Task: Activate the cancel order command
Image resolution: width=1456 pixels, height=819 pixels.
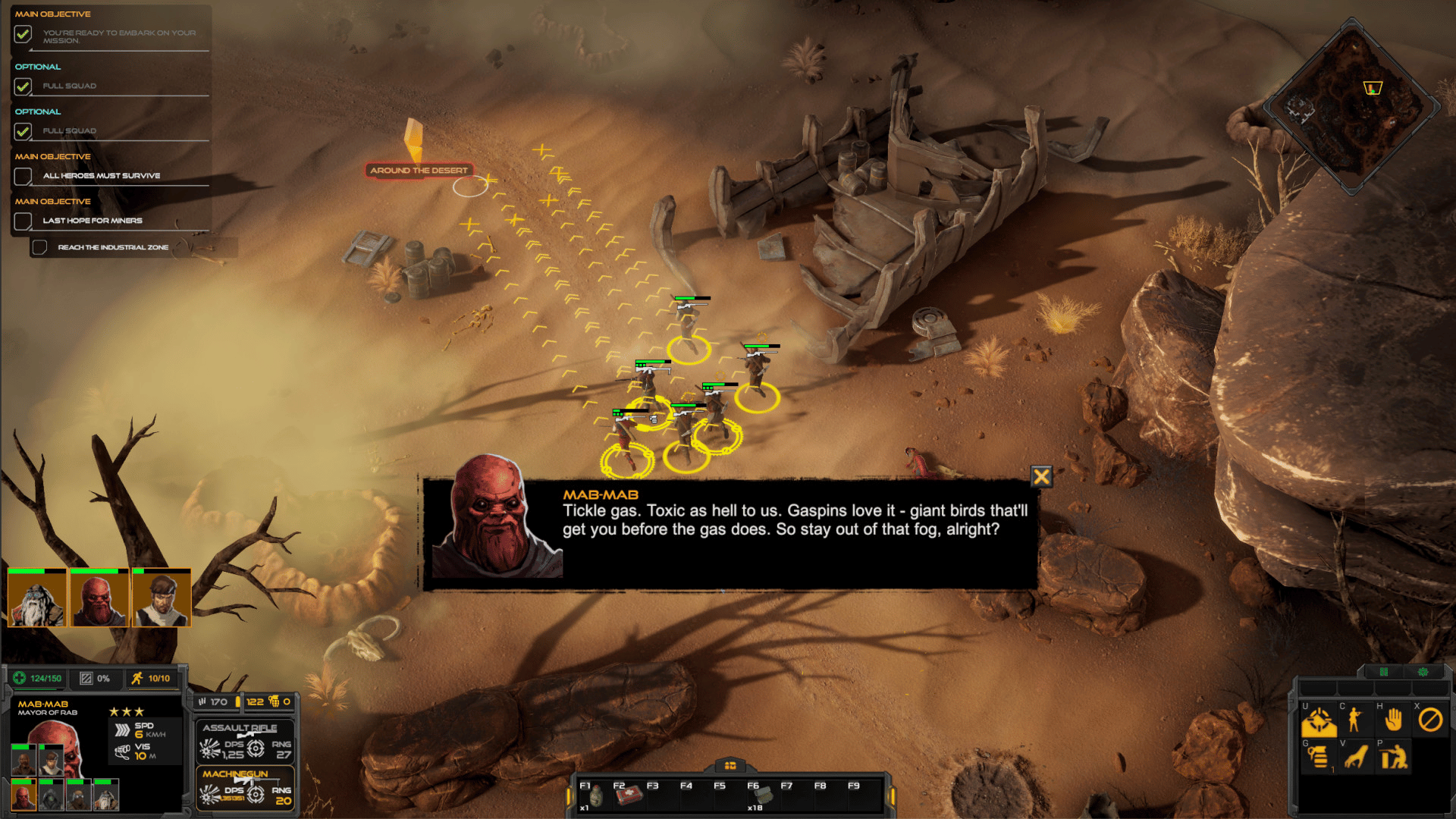Action: tap(1430, 720)
